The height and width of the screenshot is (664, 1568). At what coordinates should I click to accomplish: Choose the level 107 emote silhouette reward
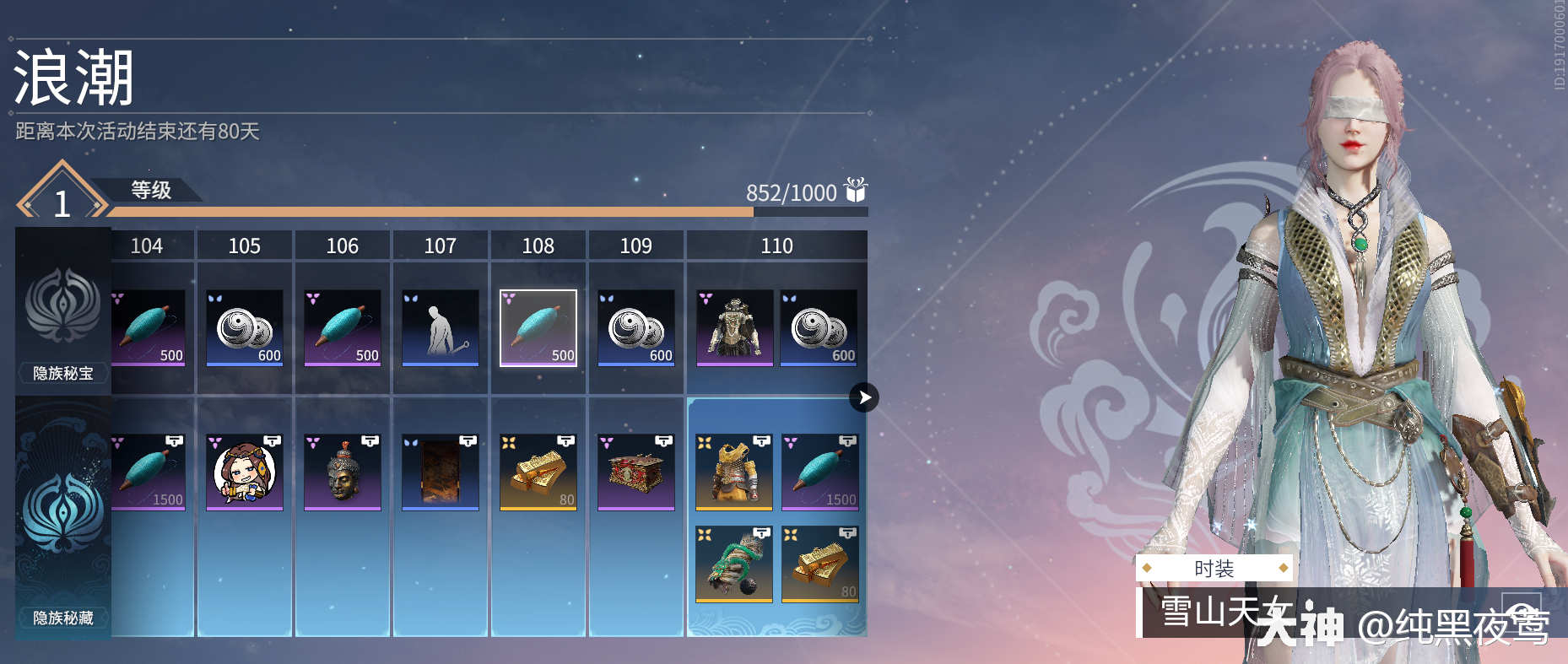[x=441, y=327]
